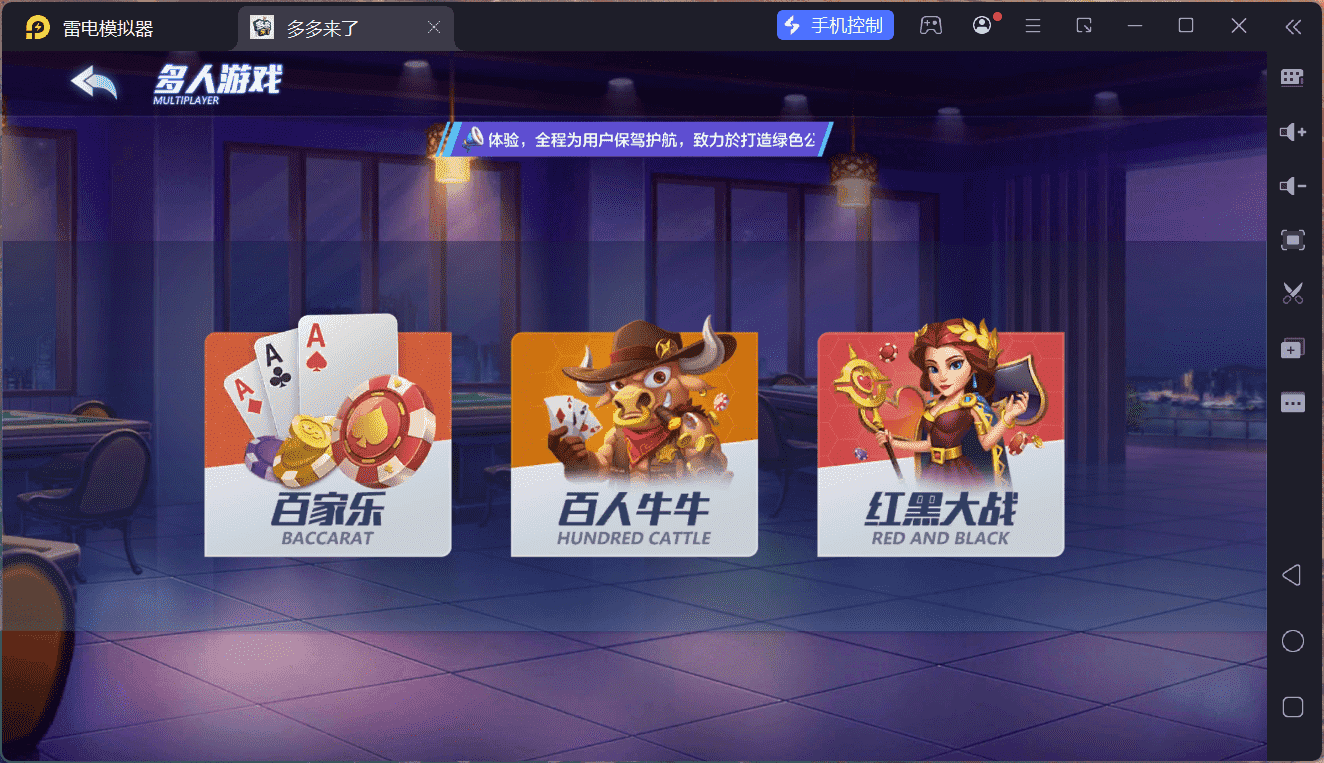Collapse the right sidebar with double chevron
Viewport: 1324px width, 763px height.
[1292, 29]
